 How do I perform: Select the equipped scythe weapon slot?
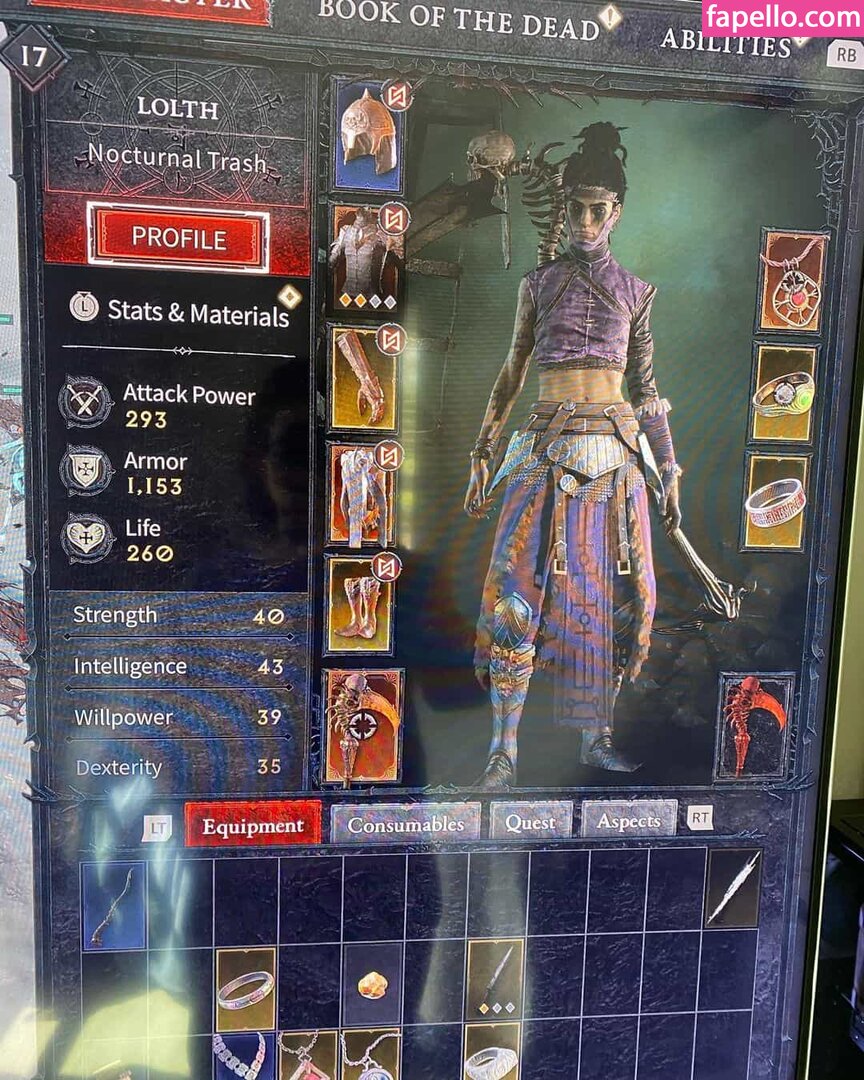point(362,726)
